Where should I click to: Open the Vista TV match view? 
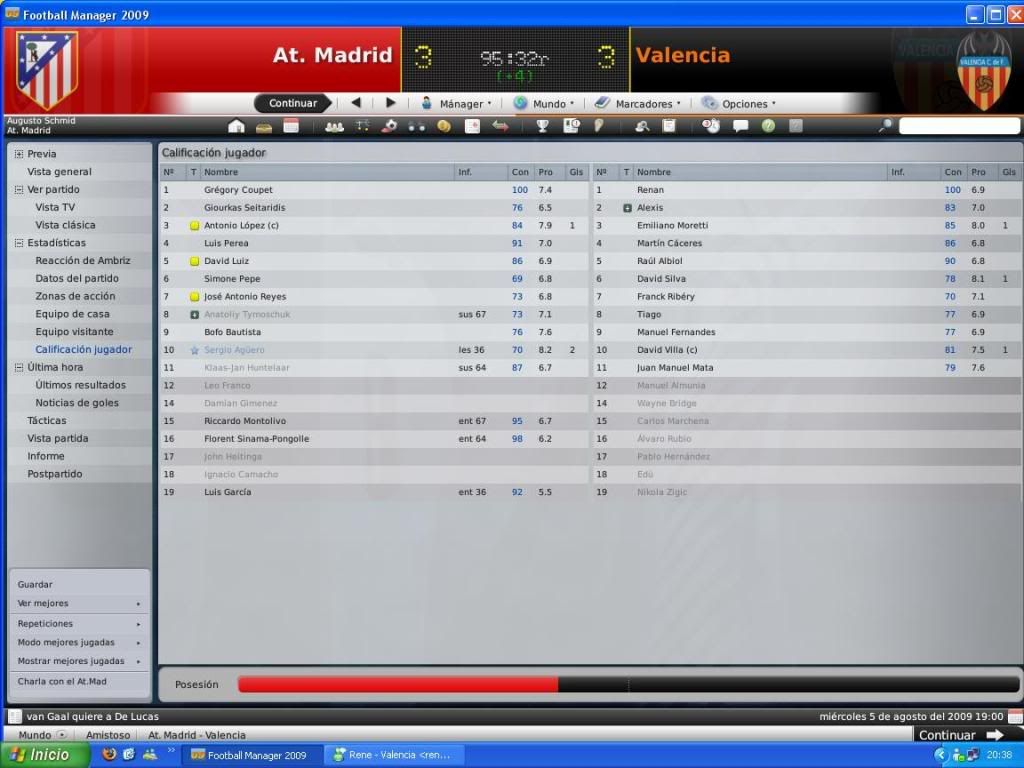pos(55,207)
